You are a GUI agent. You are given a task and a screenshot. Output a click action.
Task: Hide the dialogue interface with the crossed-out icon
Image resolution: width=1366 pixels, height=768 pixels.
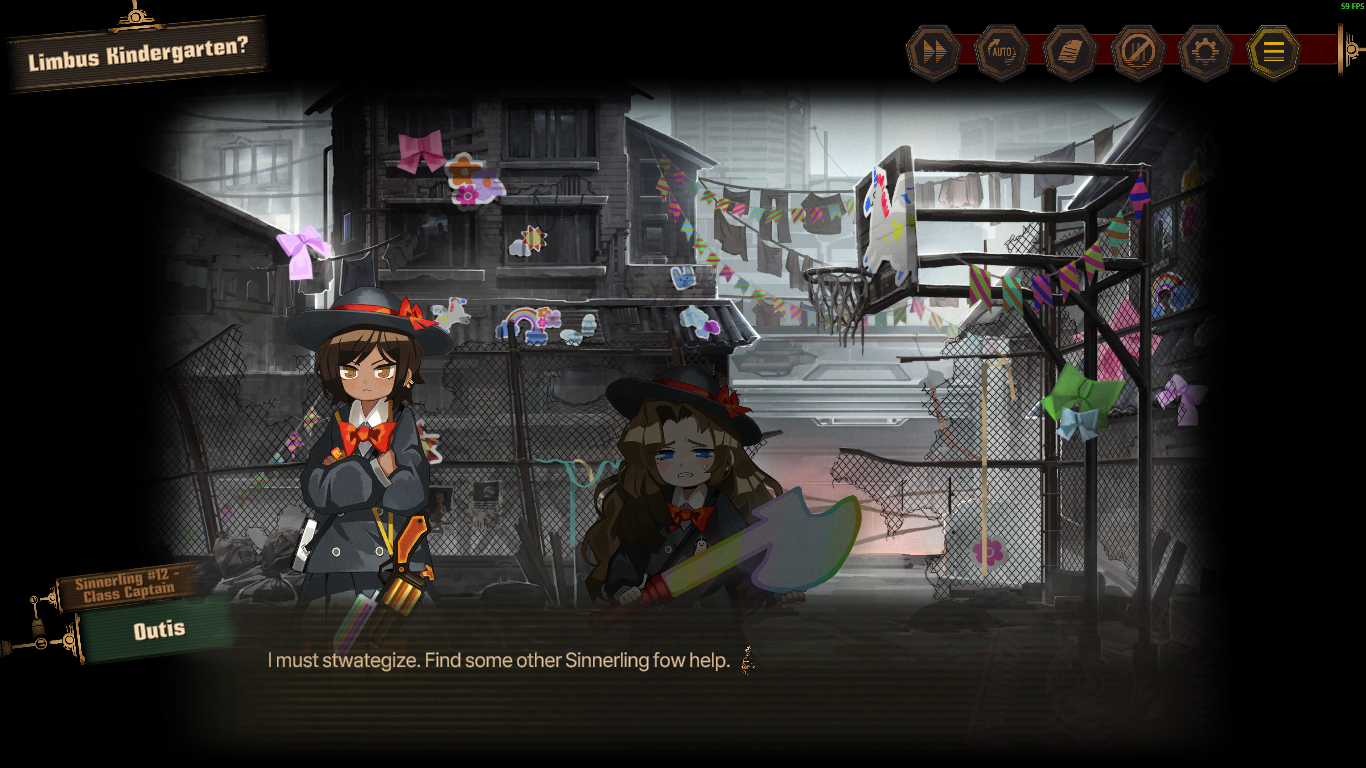[x=1138, y=53]
